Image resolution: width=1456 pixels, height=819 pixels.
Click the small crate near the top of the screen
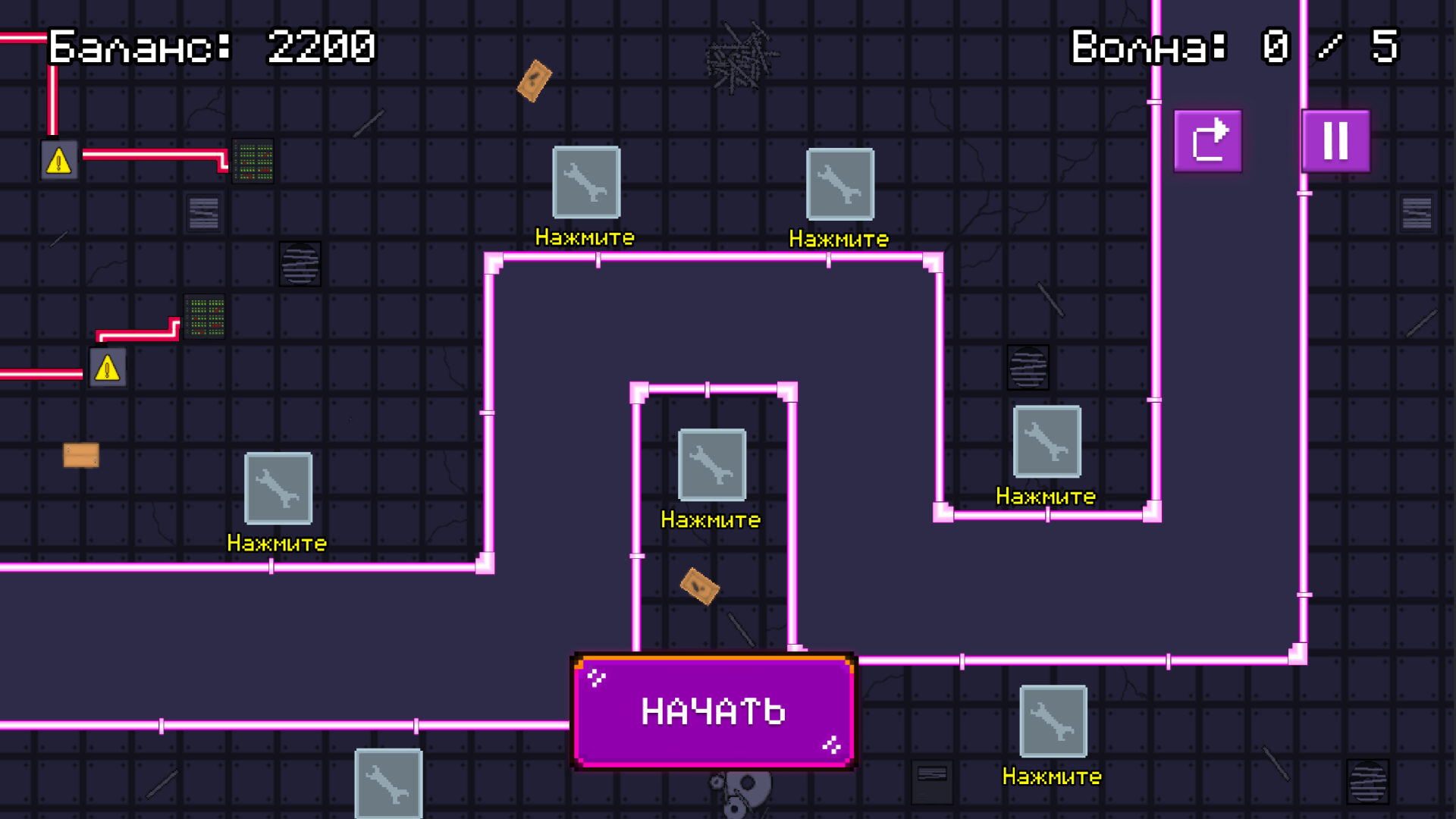[x=533, y=82]
